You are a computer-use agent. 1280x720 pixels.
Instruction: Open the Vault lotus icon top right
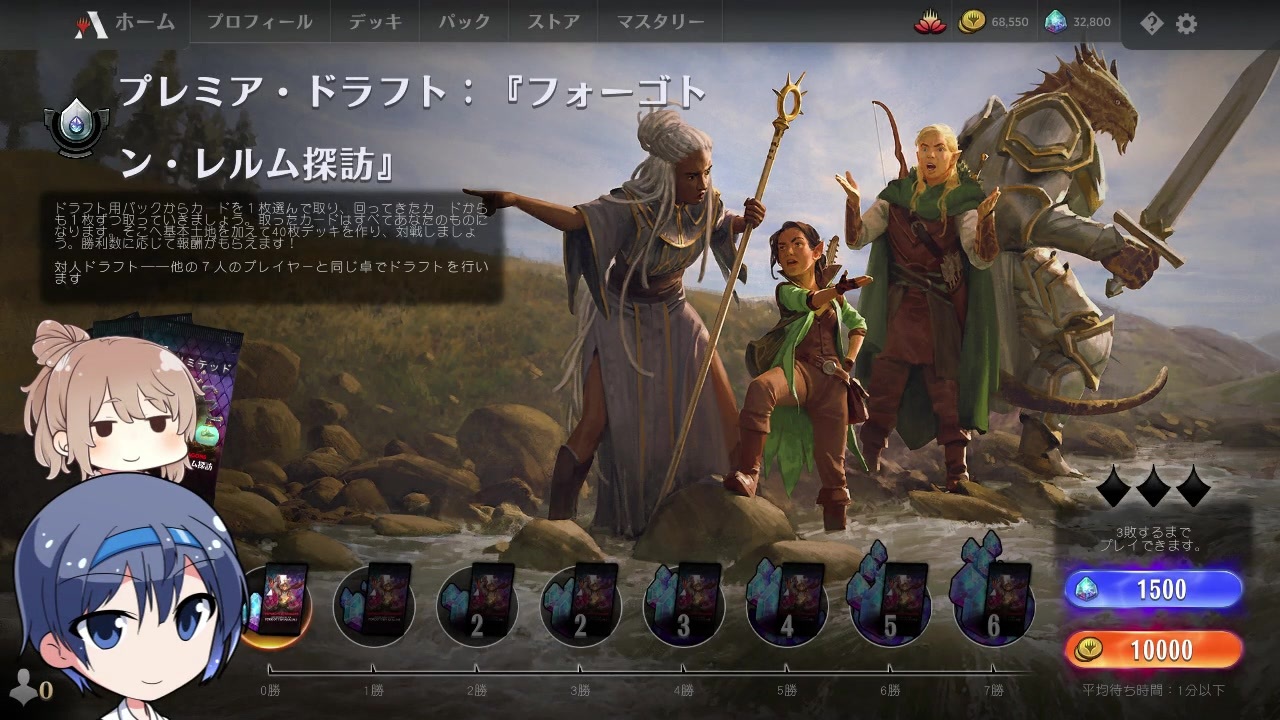coord(931,21)
